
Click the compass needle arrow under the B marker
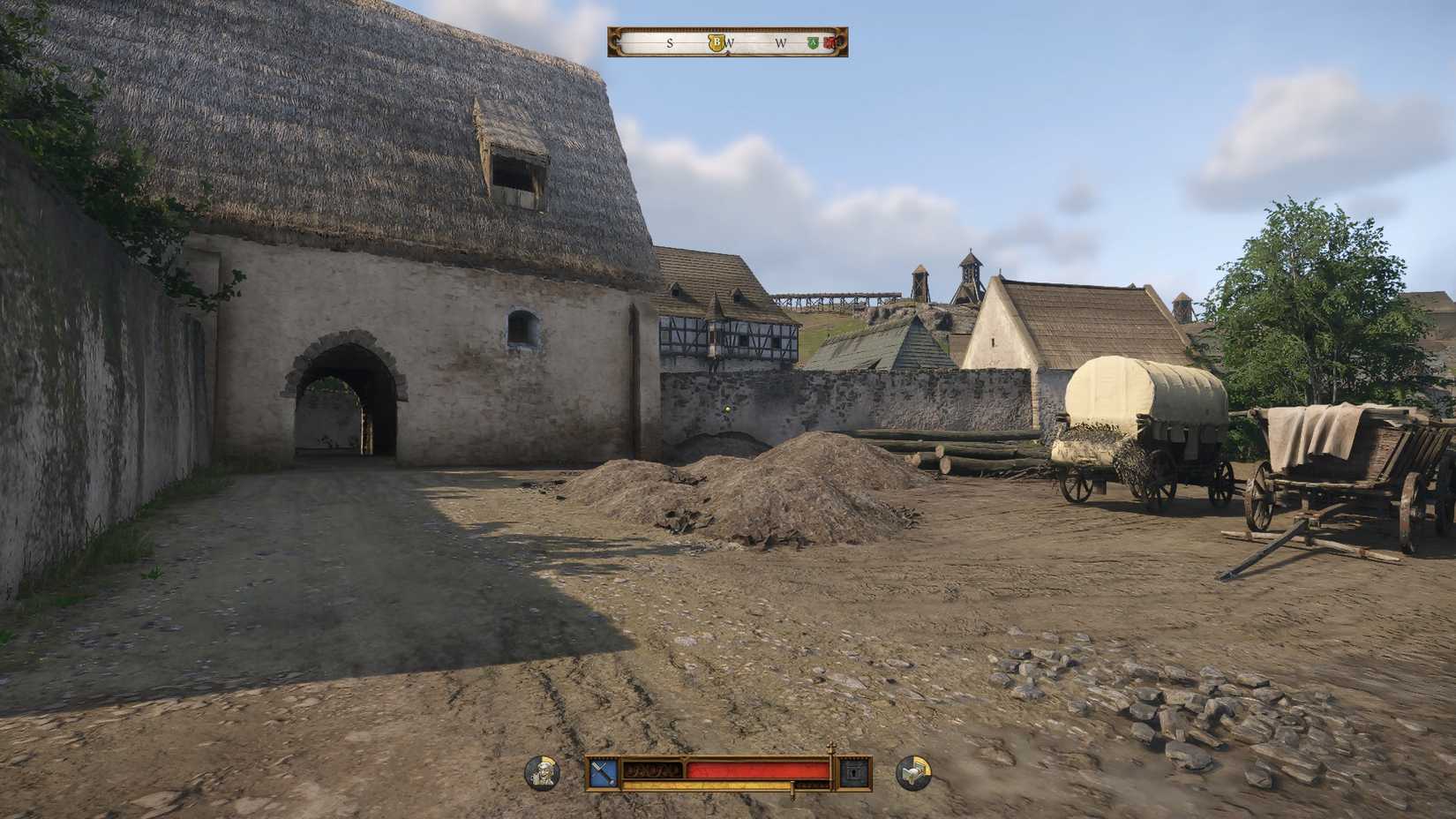click(727, 55)
